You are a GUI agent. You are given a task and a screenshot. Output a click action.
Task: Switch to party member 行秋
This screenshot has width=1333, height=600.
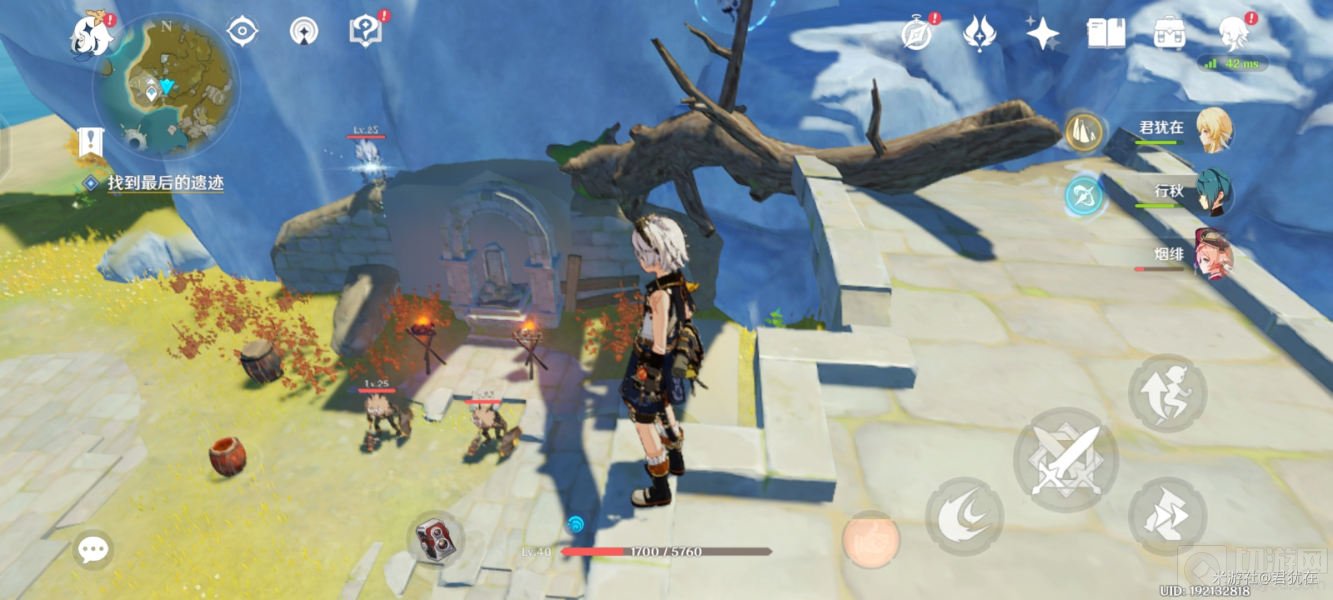[x=1214, y=192]
